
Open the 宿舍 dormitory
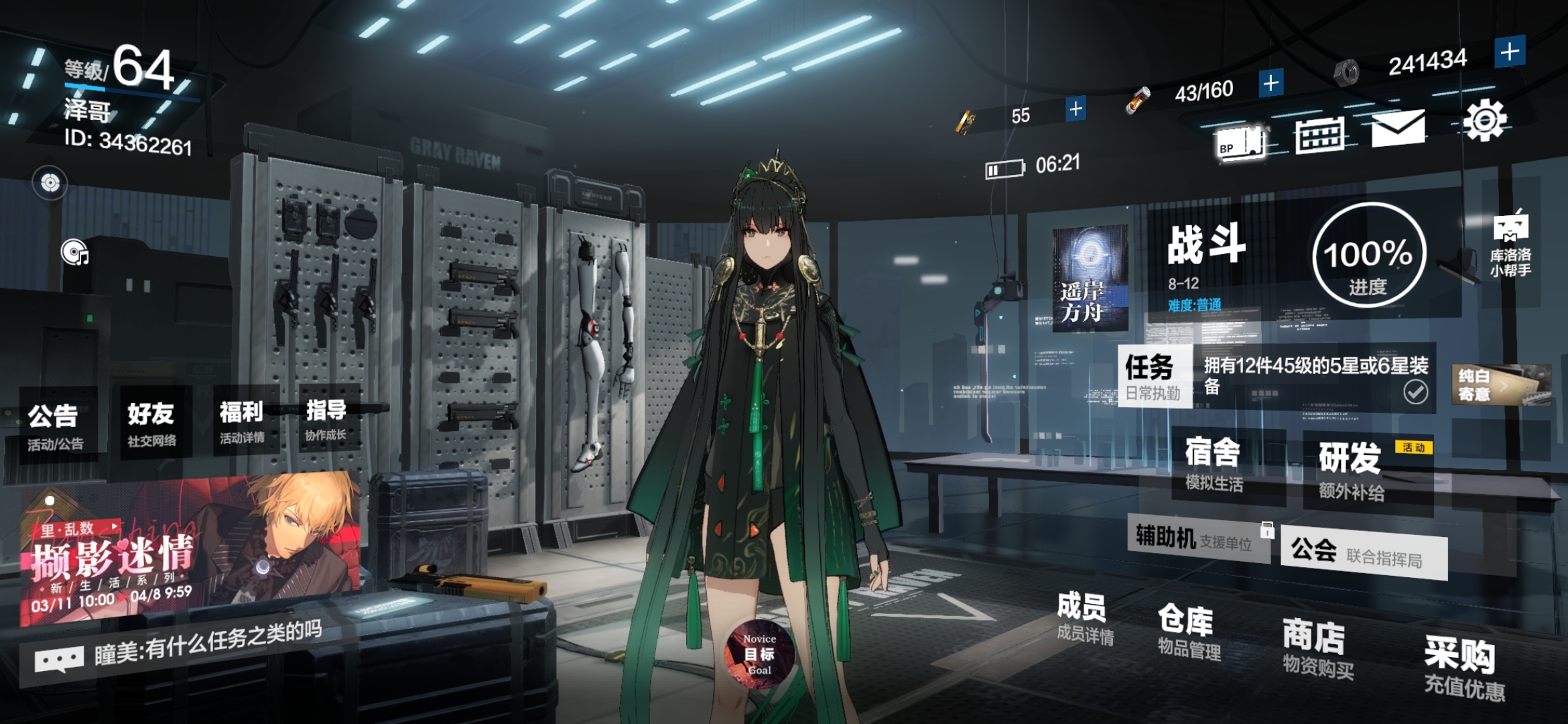click(1214, 464)
